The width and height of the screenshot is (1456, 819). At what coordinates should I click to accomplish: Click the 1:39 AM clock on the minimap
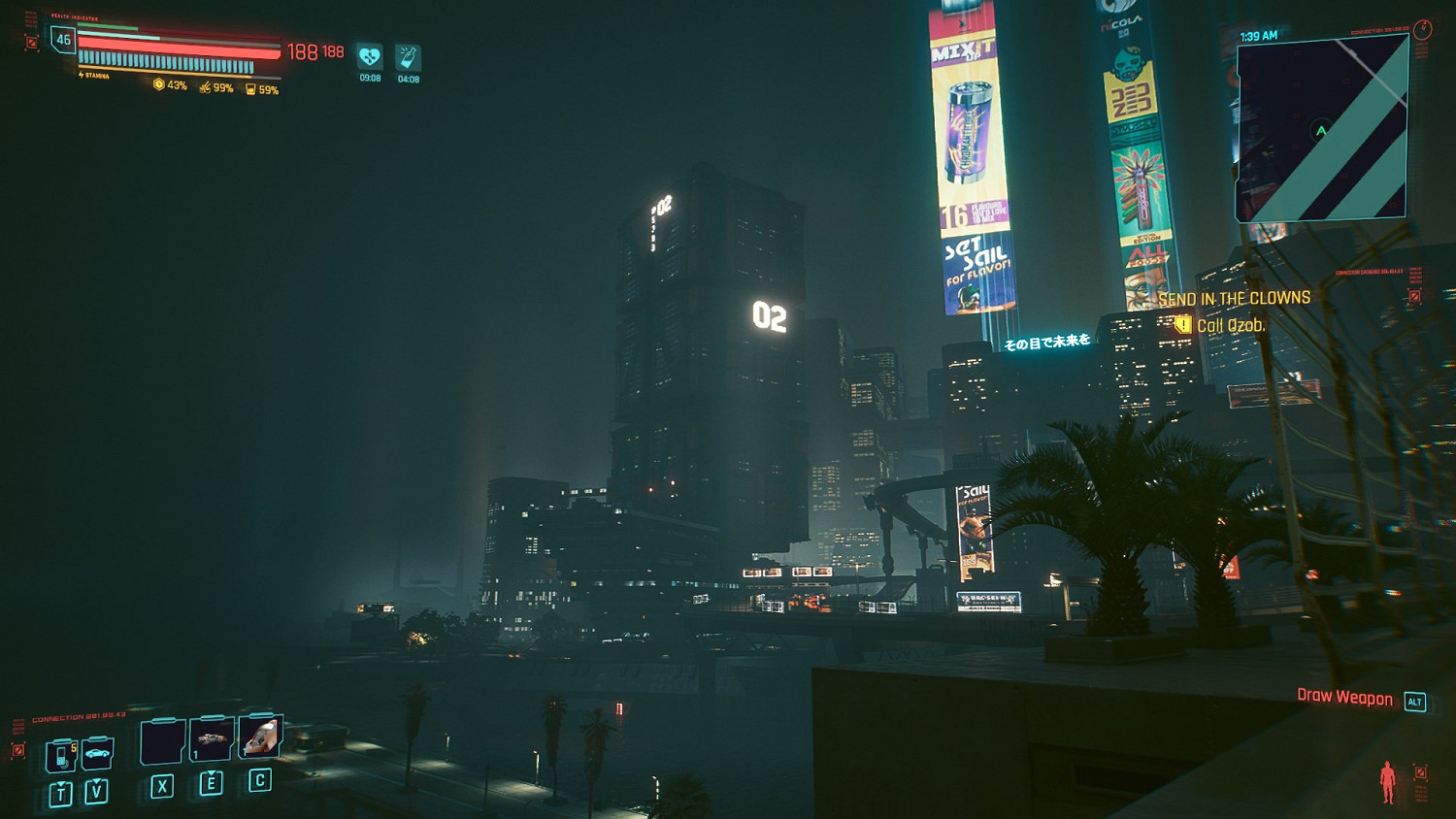click(x=1258, y=35)
